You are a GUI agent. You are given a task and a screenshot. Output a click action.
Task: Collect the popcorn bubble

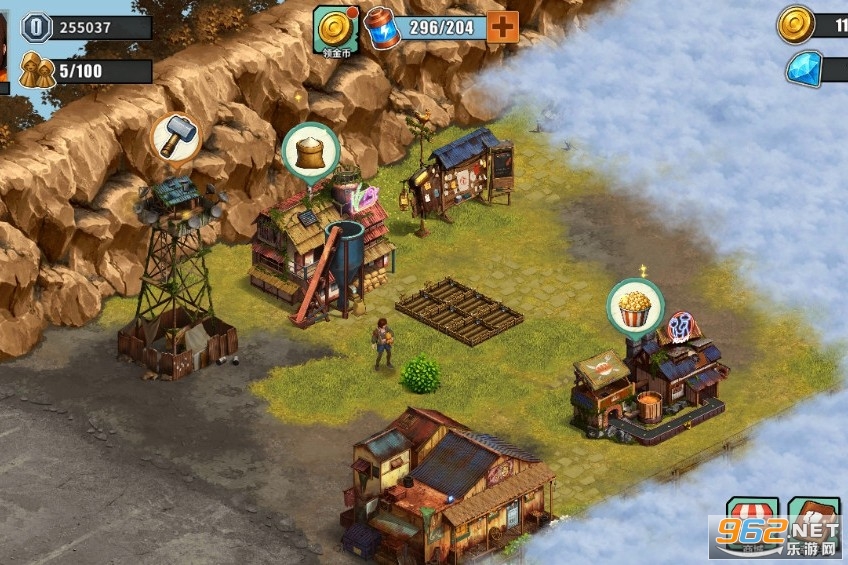635,305
